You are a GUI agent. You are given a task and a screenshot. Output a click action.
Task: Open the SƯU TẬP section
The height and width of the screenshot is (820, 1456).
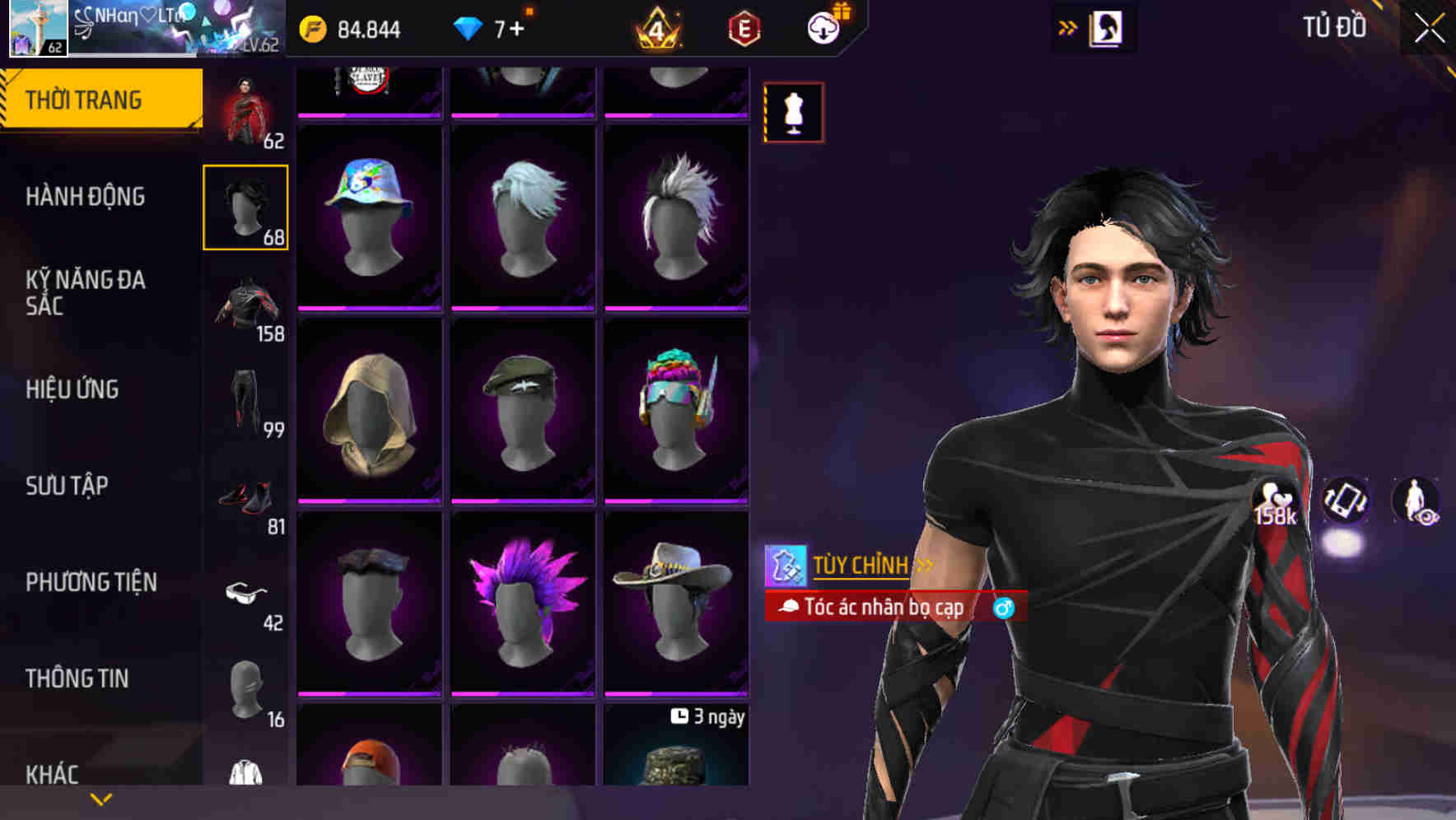(x=68, y=486)
